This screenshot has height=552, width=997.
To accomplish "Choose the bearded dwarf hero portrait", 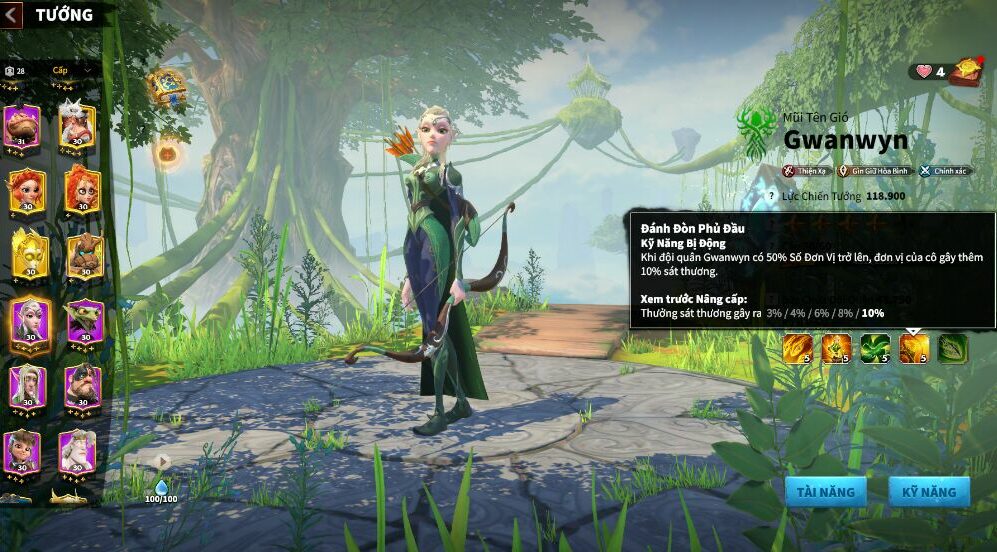I will tap(83, 385).
